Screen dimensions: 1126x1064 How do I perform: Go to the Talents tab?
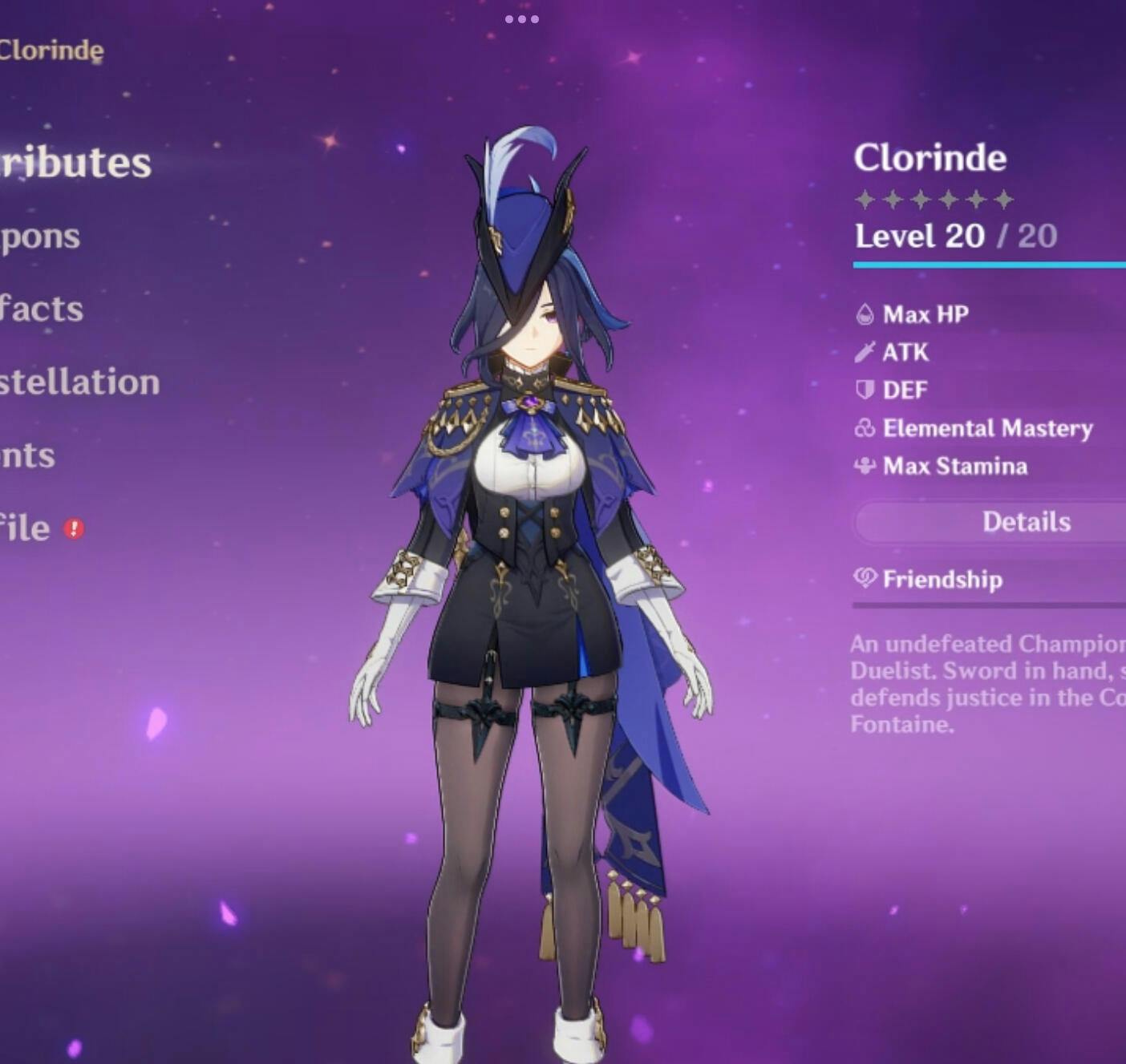(28, 455)
